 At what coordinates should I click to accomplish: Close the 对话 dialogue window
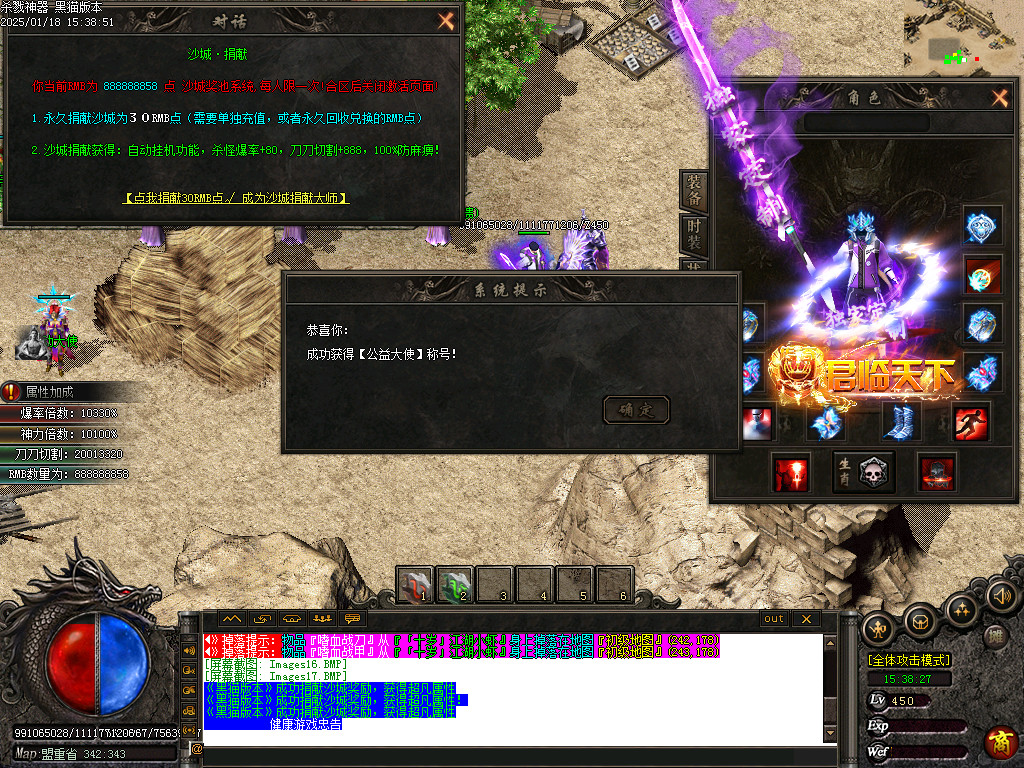[x=446, y=21]
